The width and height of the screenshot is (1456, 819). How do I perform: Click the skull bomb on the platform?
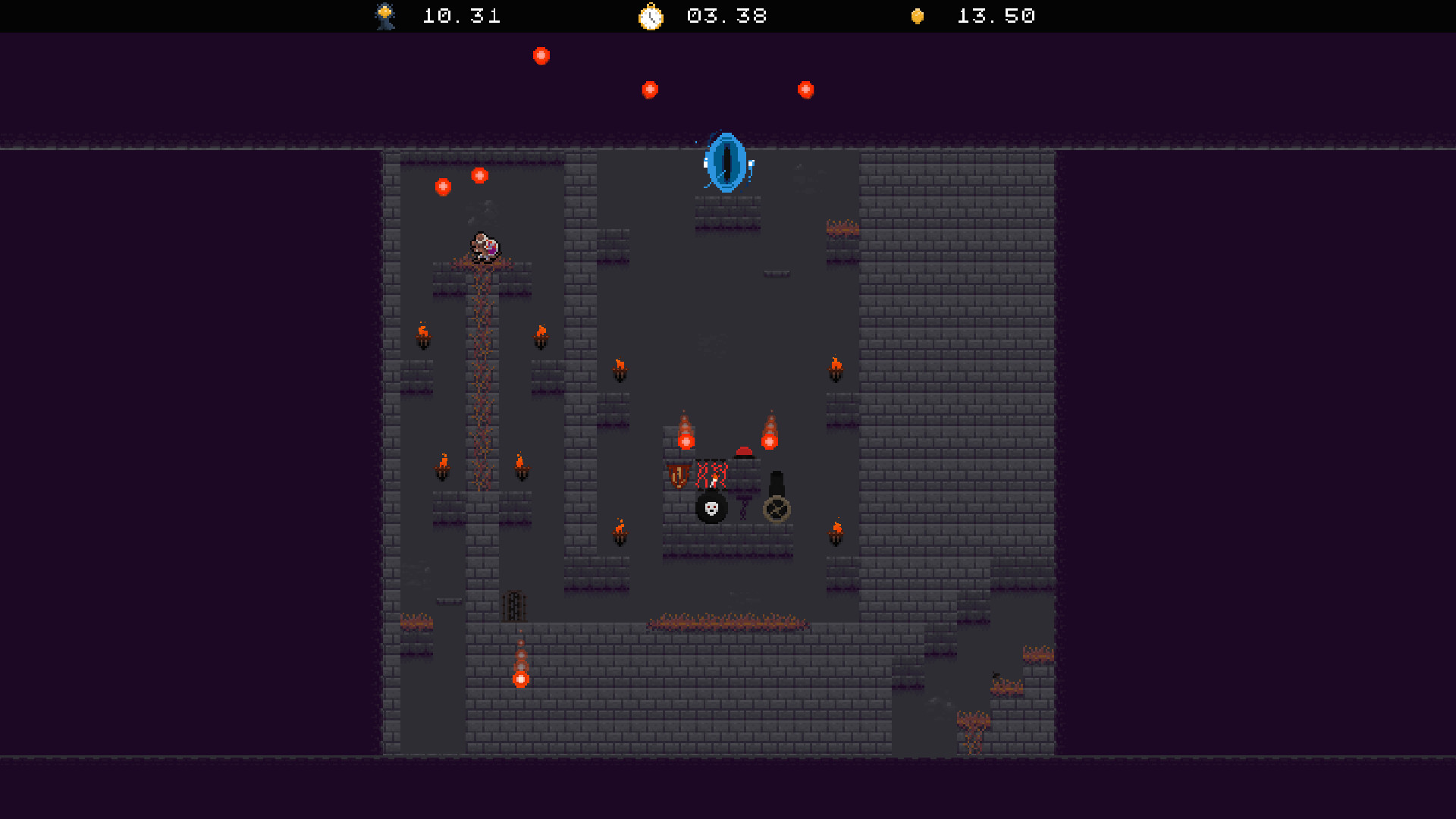pos(710,508)
